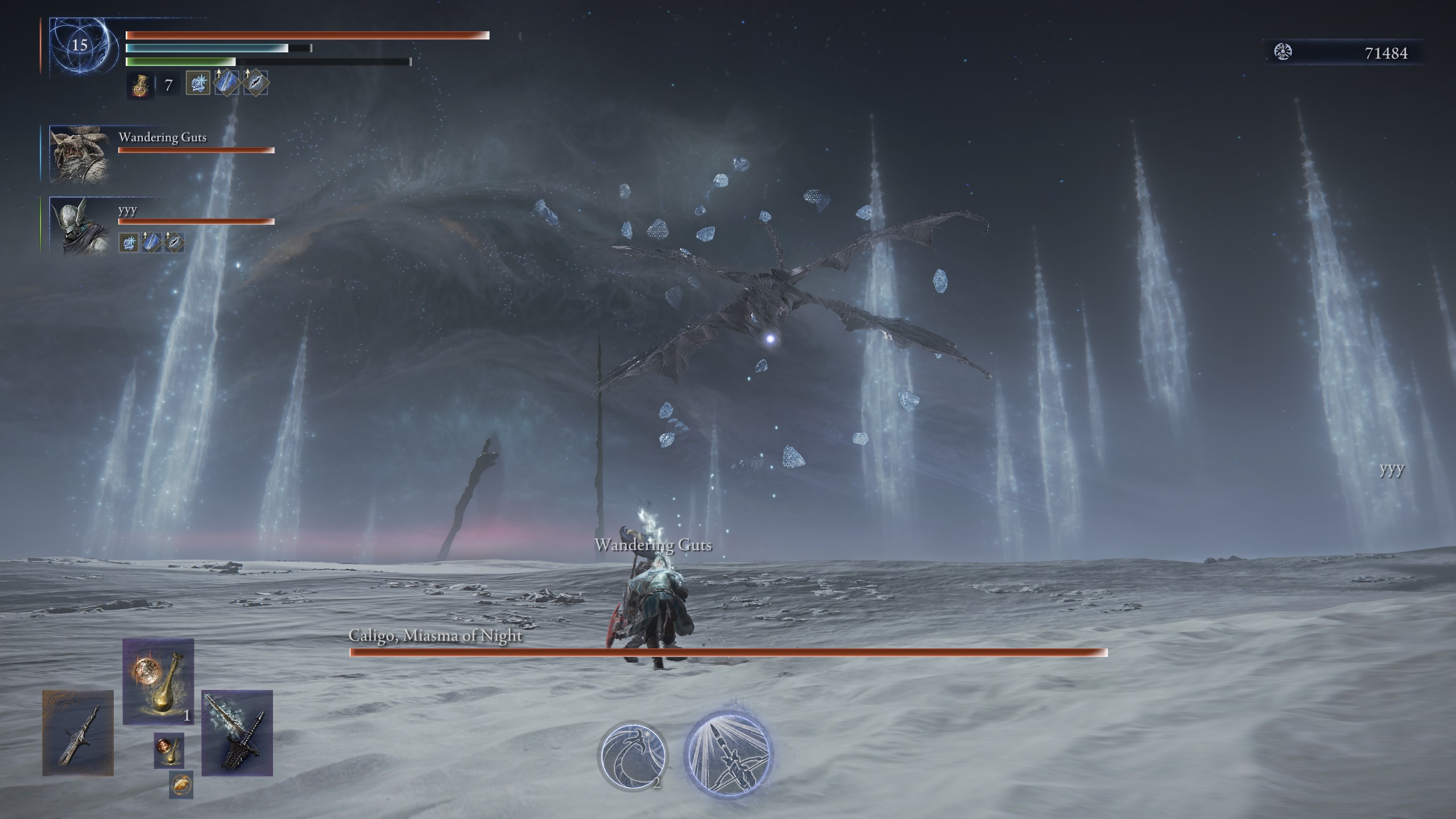1456x819 pixels.
Task: Toggle the dark scar buff icon on yyy's panel
Action: coord(173,242)
